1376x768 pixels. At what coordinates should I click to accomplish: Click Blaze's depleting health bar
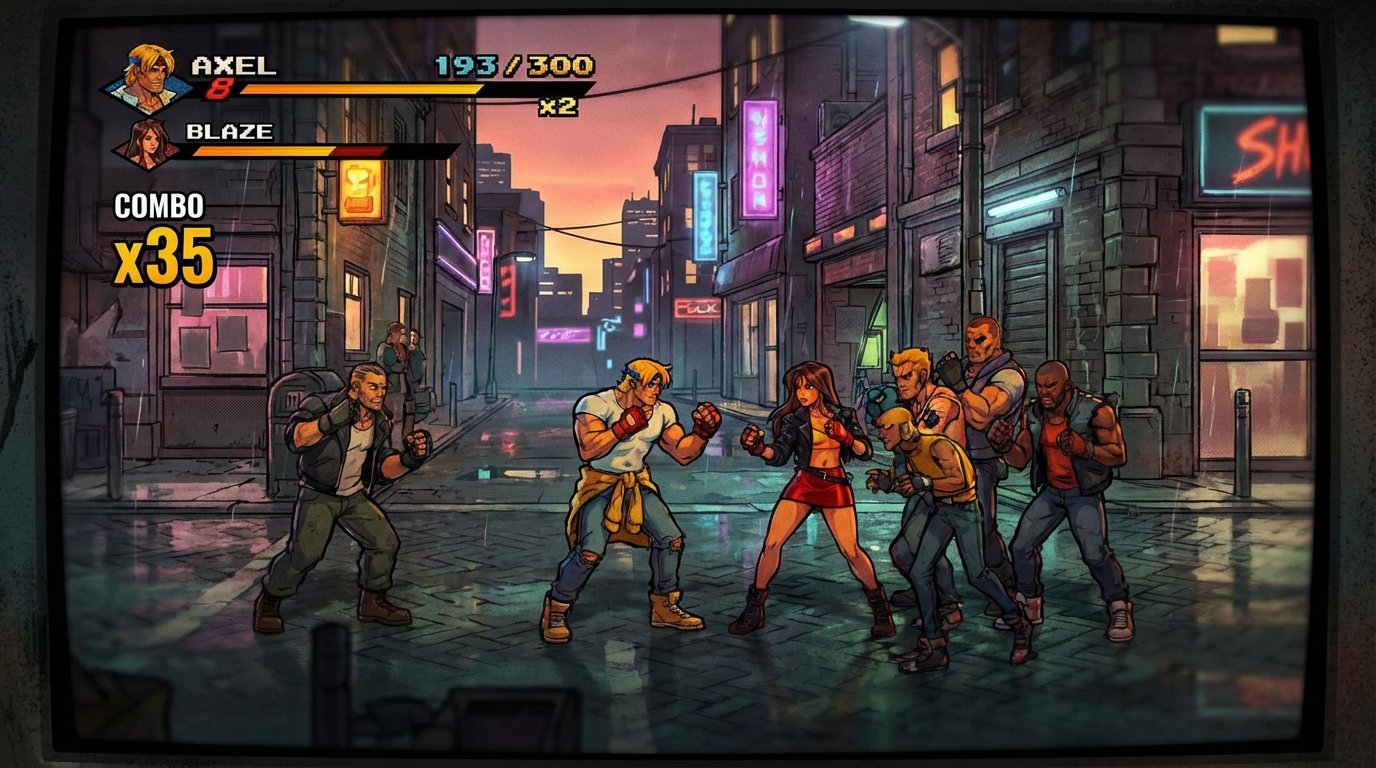[x=290, y=152]
